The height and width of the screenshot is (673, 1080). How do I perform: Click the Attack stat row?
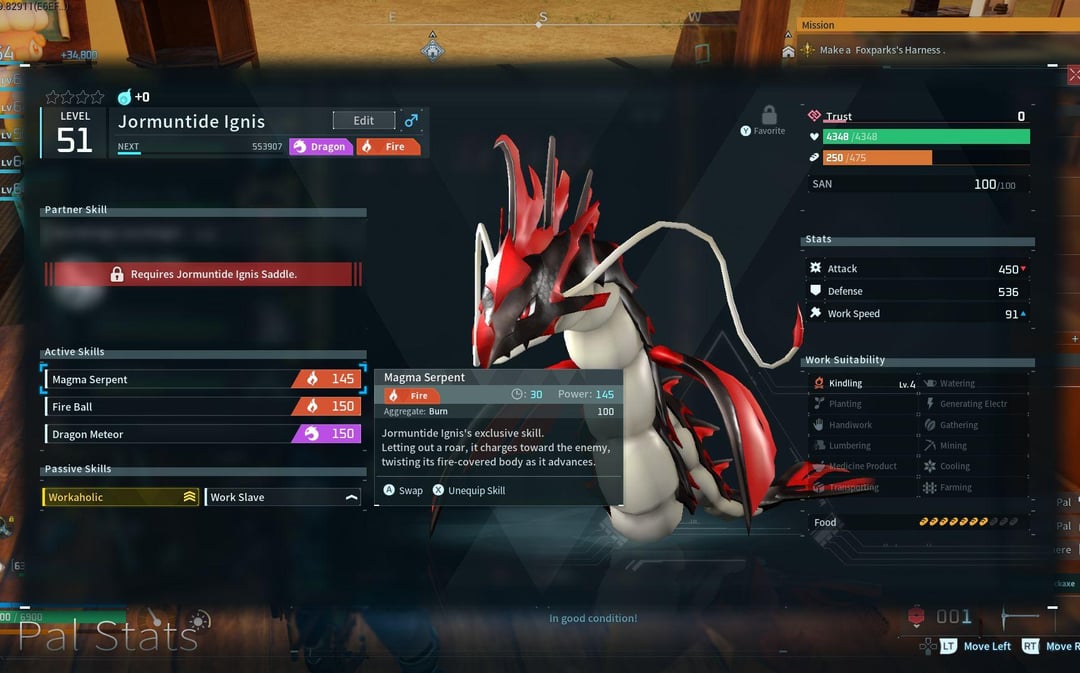pyautogui.click(x=918, y=269)
